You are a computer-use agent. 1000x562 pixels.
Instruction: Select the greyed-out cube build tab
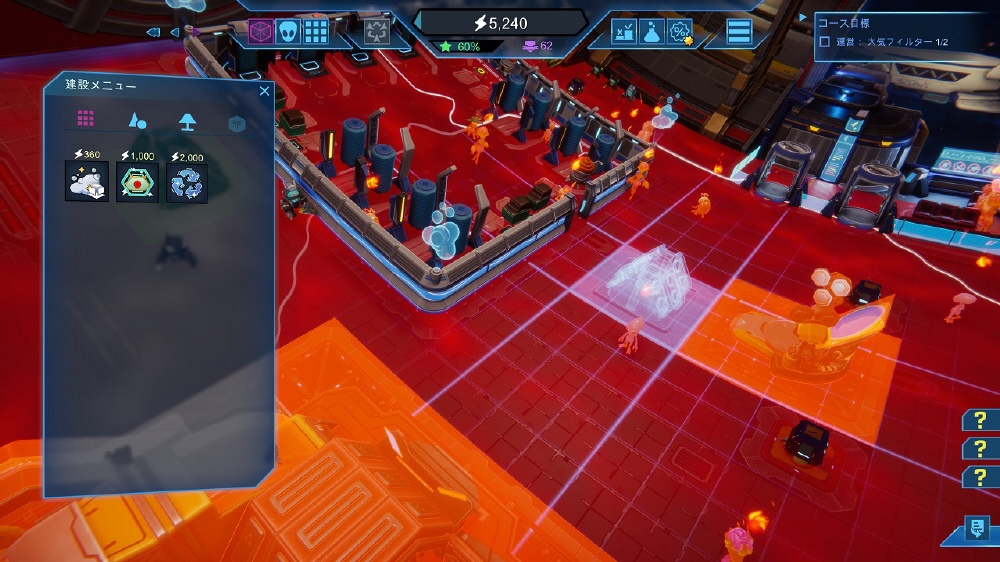237,123
